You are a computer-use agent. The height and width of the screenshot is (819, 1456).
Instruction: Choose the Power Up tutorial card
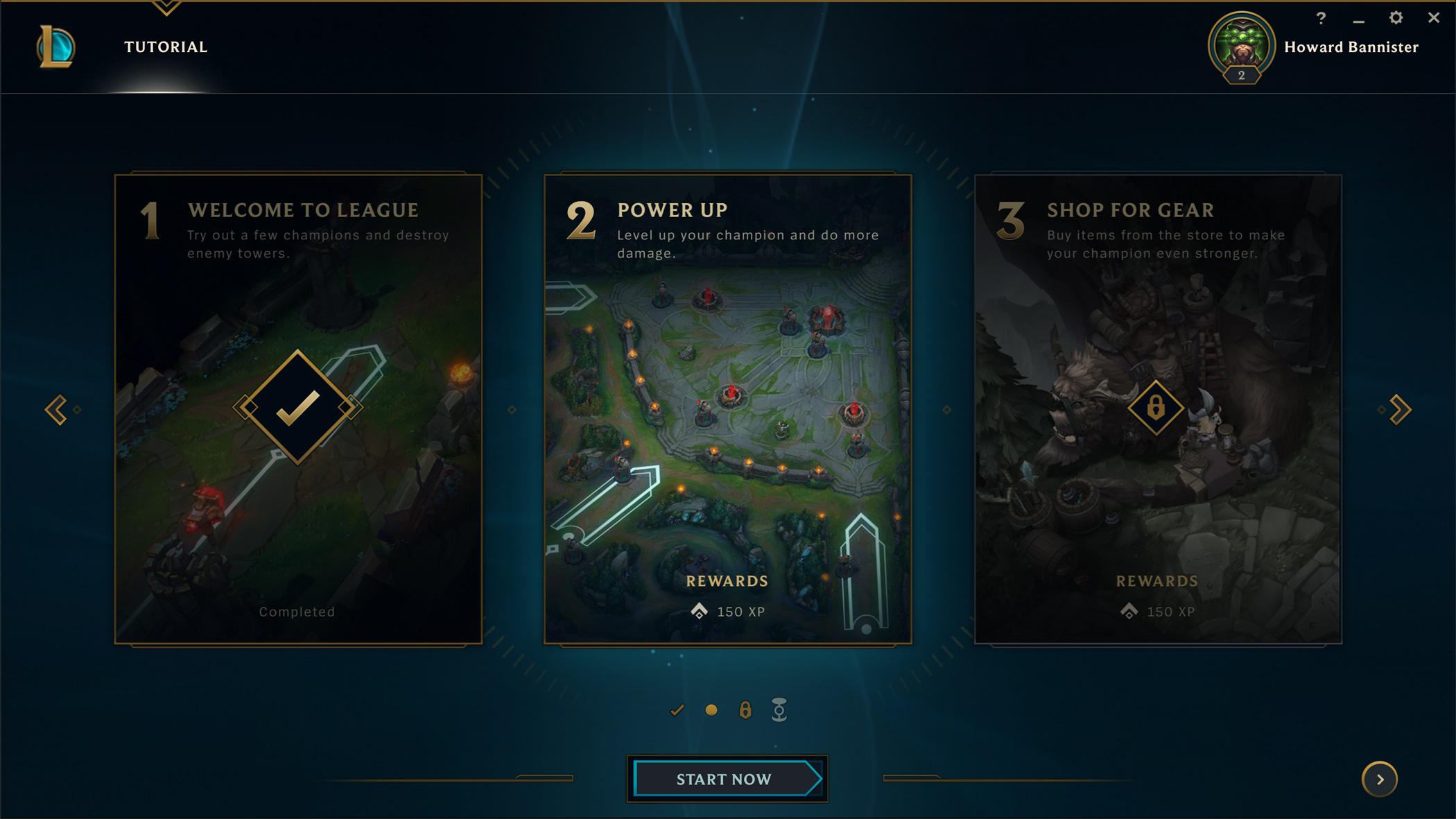pos(727,409)
